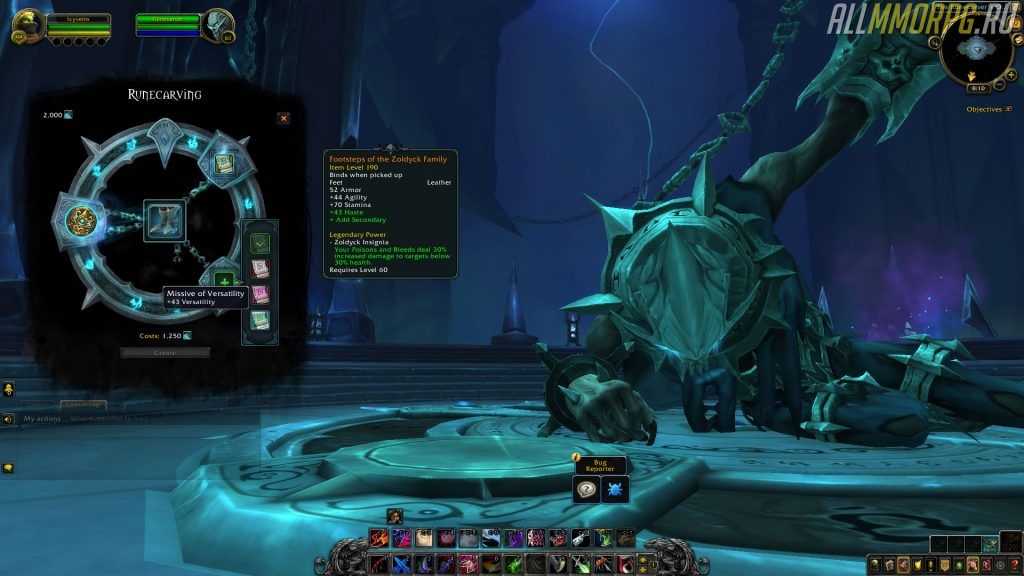Click the pet portrait above the action bar
1024x576 pixels.
coord(394,514)
